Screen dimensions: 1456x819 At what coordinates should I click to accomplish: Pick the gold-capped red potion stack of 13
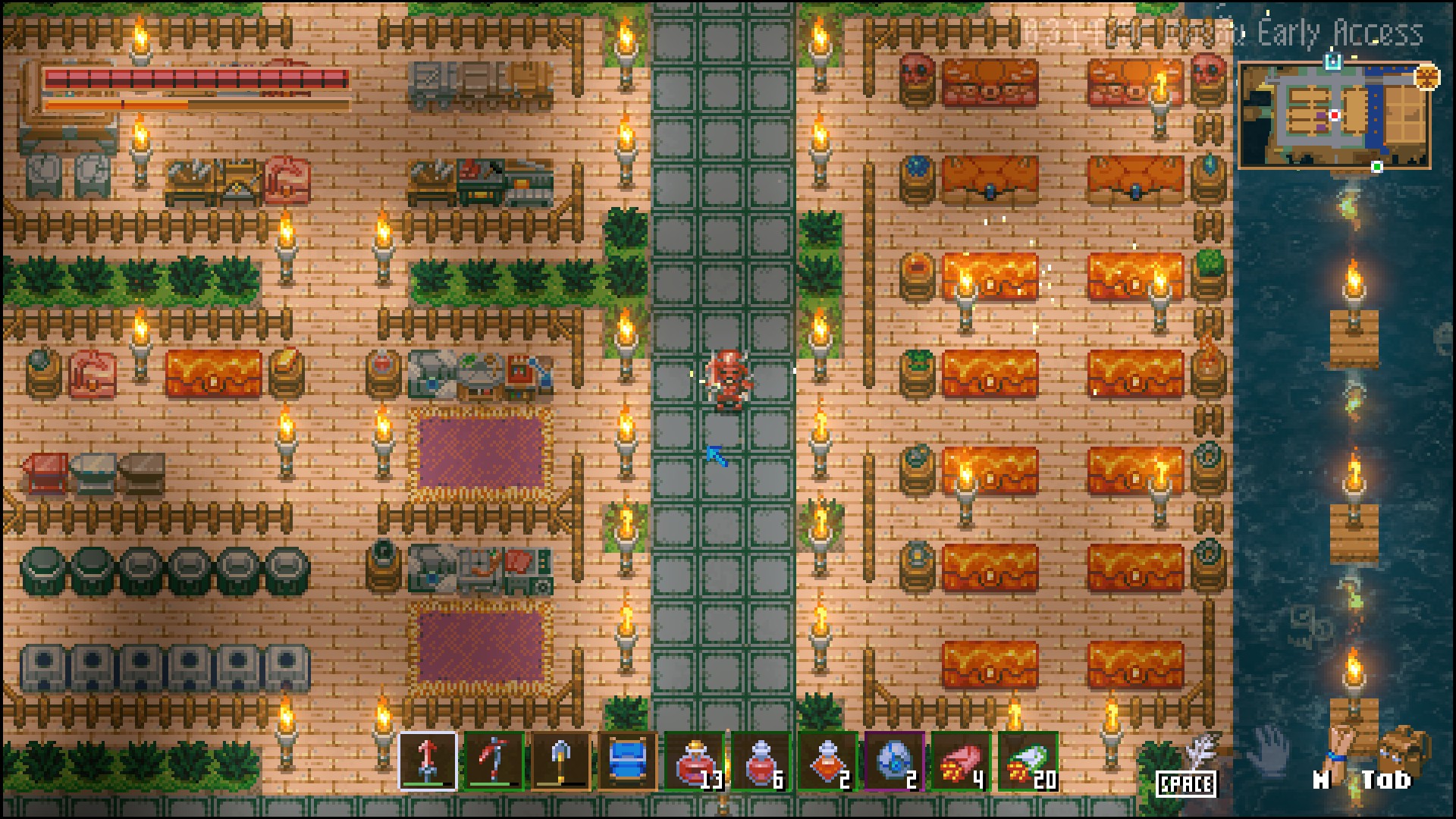694,761
